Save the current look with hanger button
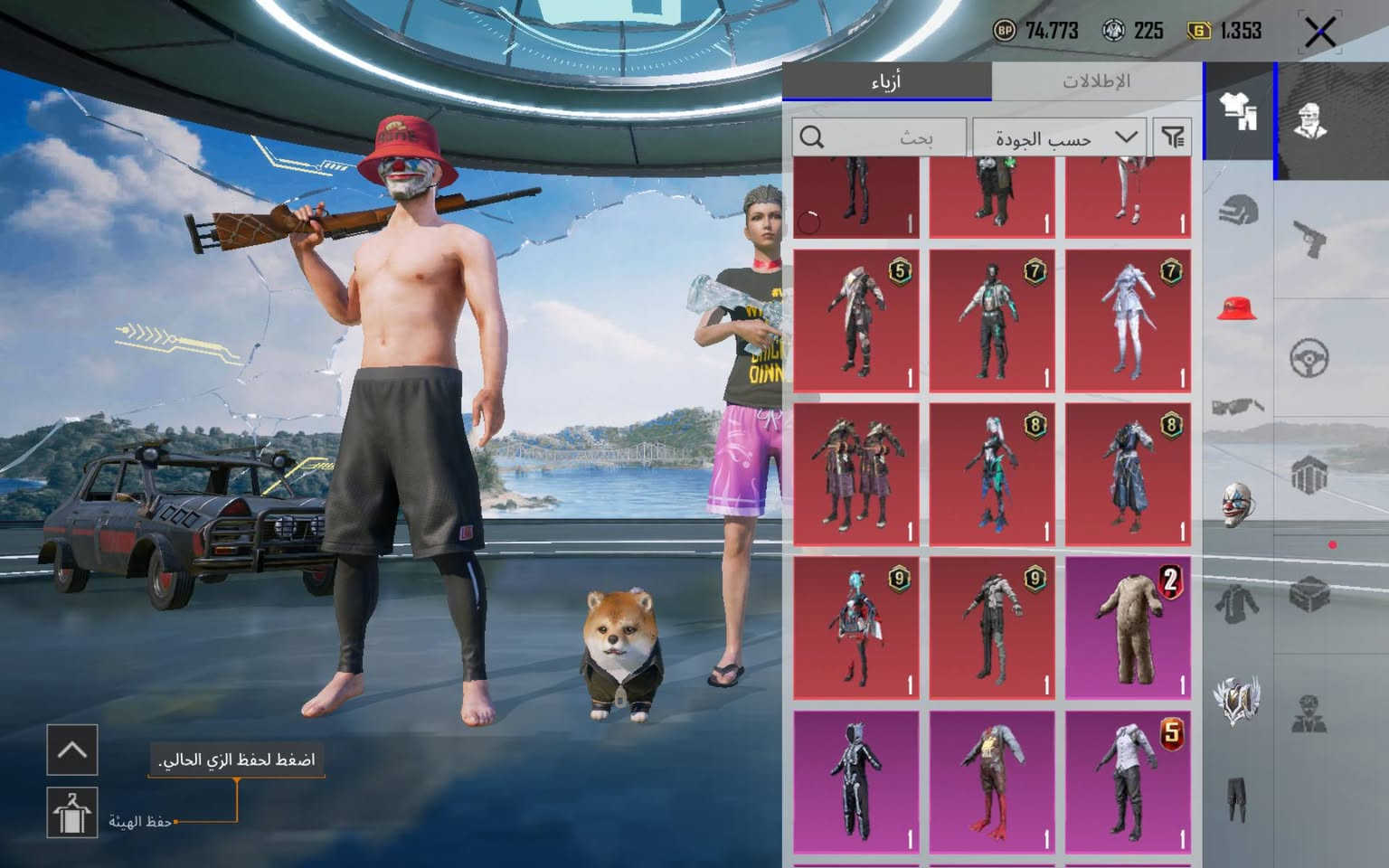 click(71, 811)
